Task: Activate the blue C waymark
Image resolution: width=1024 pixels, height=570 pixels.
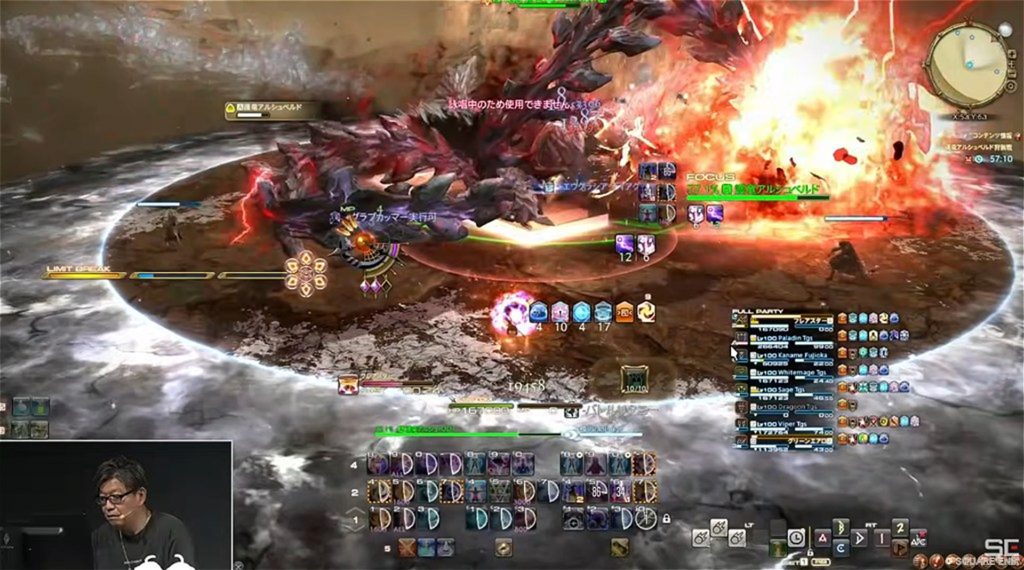Action: (841, 546)
